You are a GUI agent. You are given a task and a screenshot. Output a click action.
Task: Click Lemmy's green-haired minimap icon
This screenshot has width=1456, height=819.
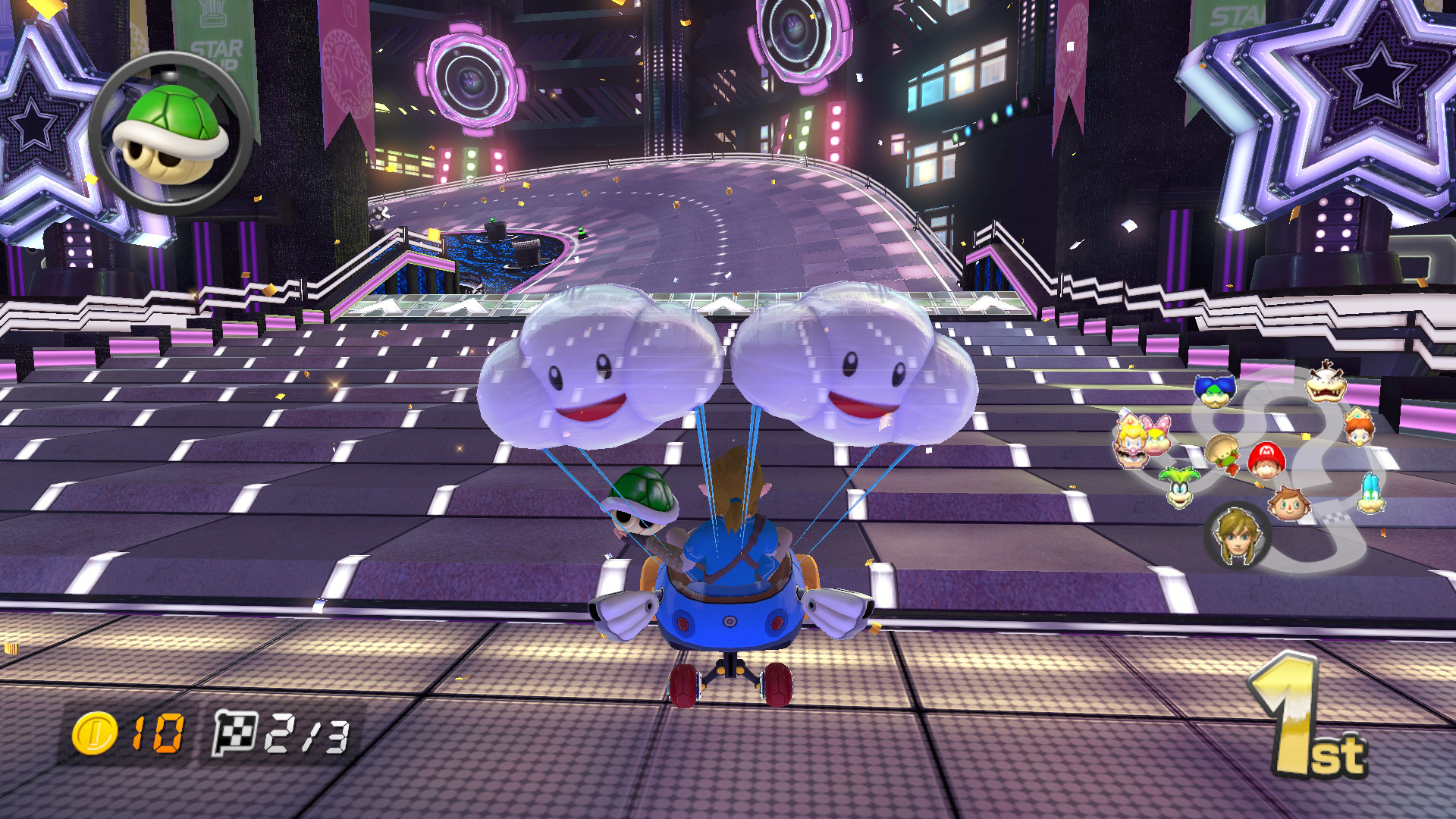click(x=1178, y=486)
